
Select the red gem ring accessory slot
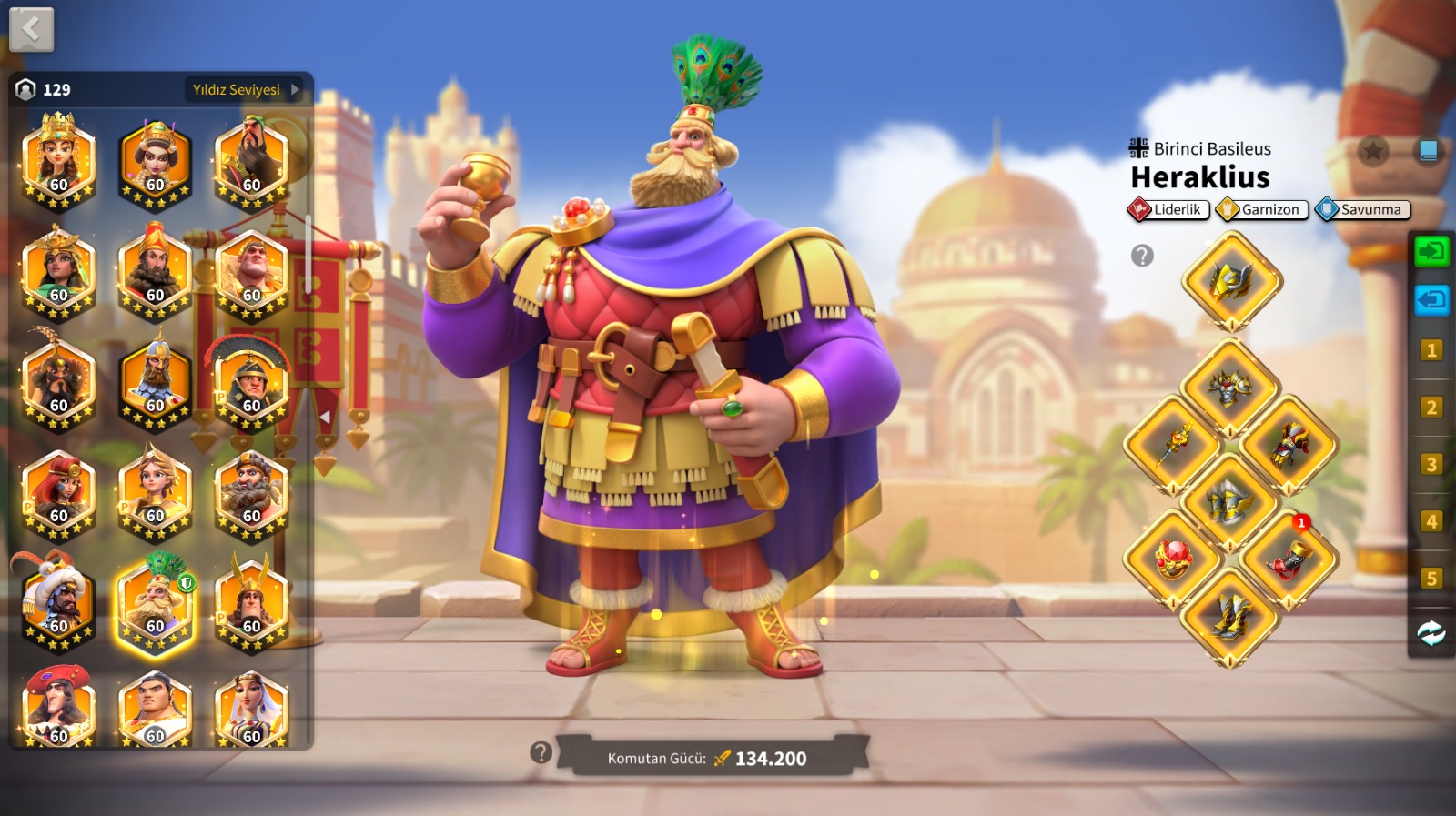coord(1174,559)
